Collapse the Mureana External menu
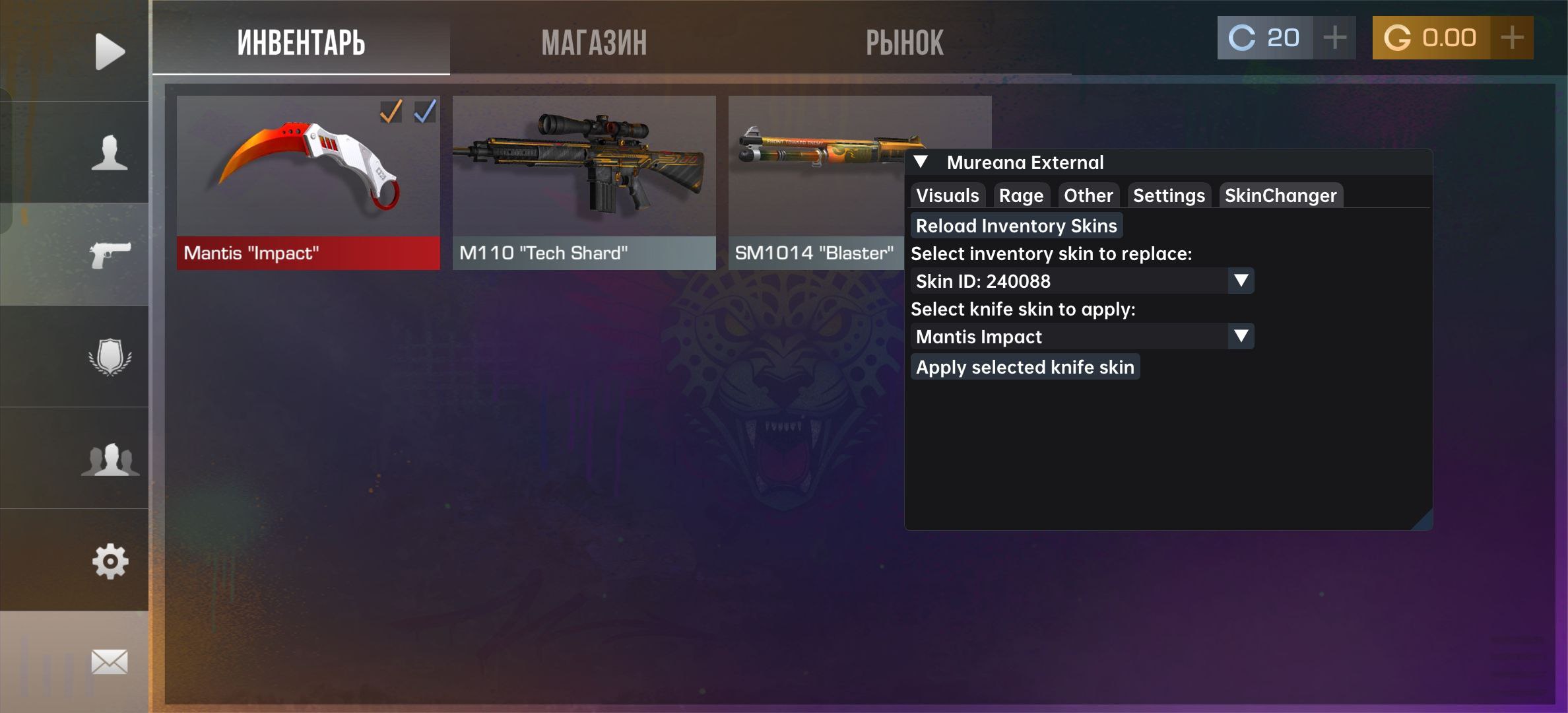 point(920,162)
